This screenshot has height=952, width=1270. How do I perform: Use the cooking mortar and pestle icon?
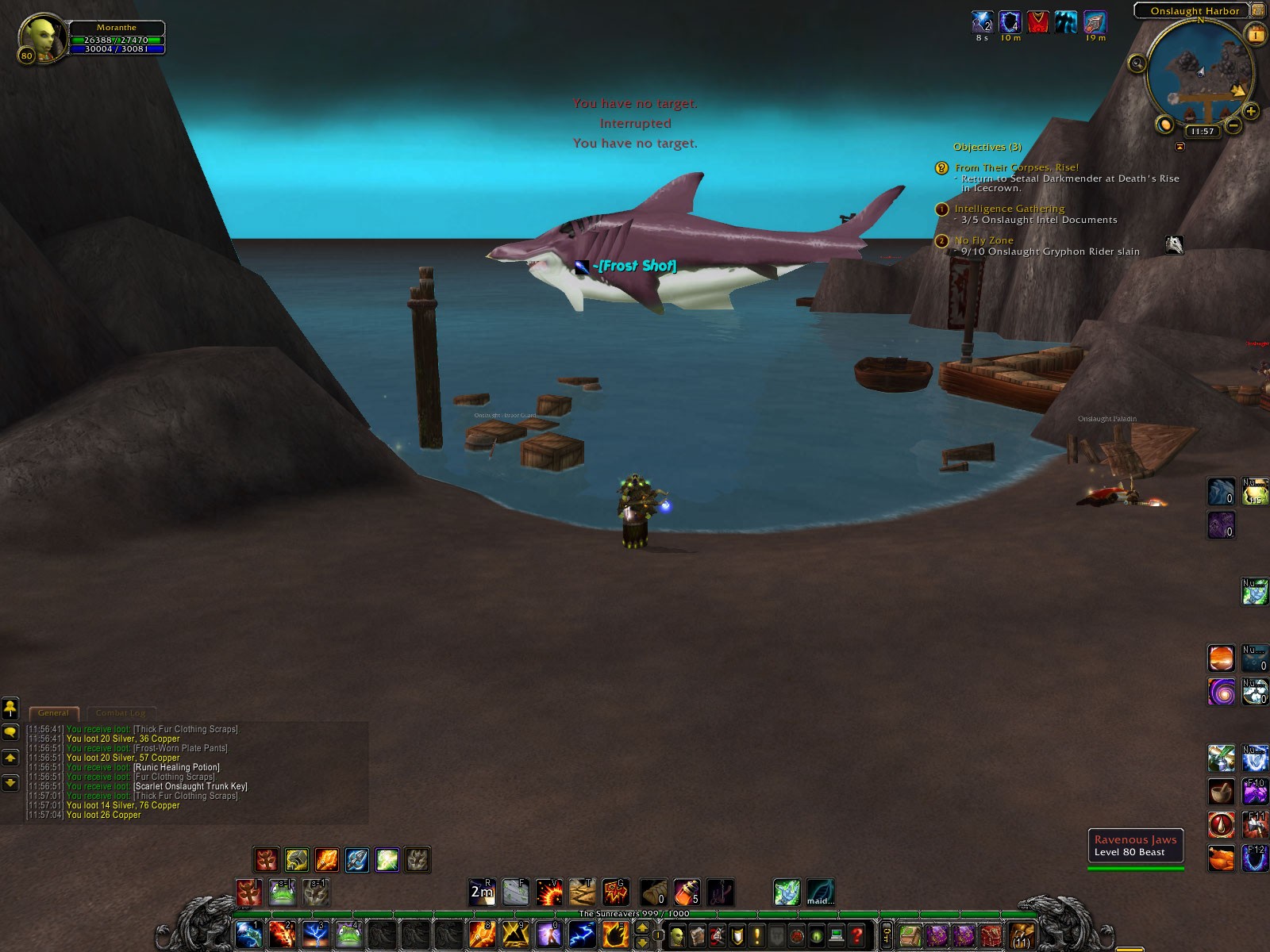1221,791
